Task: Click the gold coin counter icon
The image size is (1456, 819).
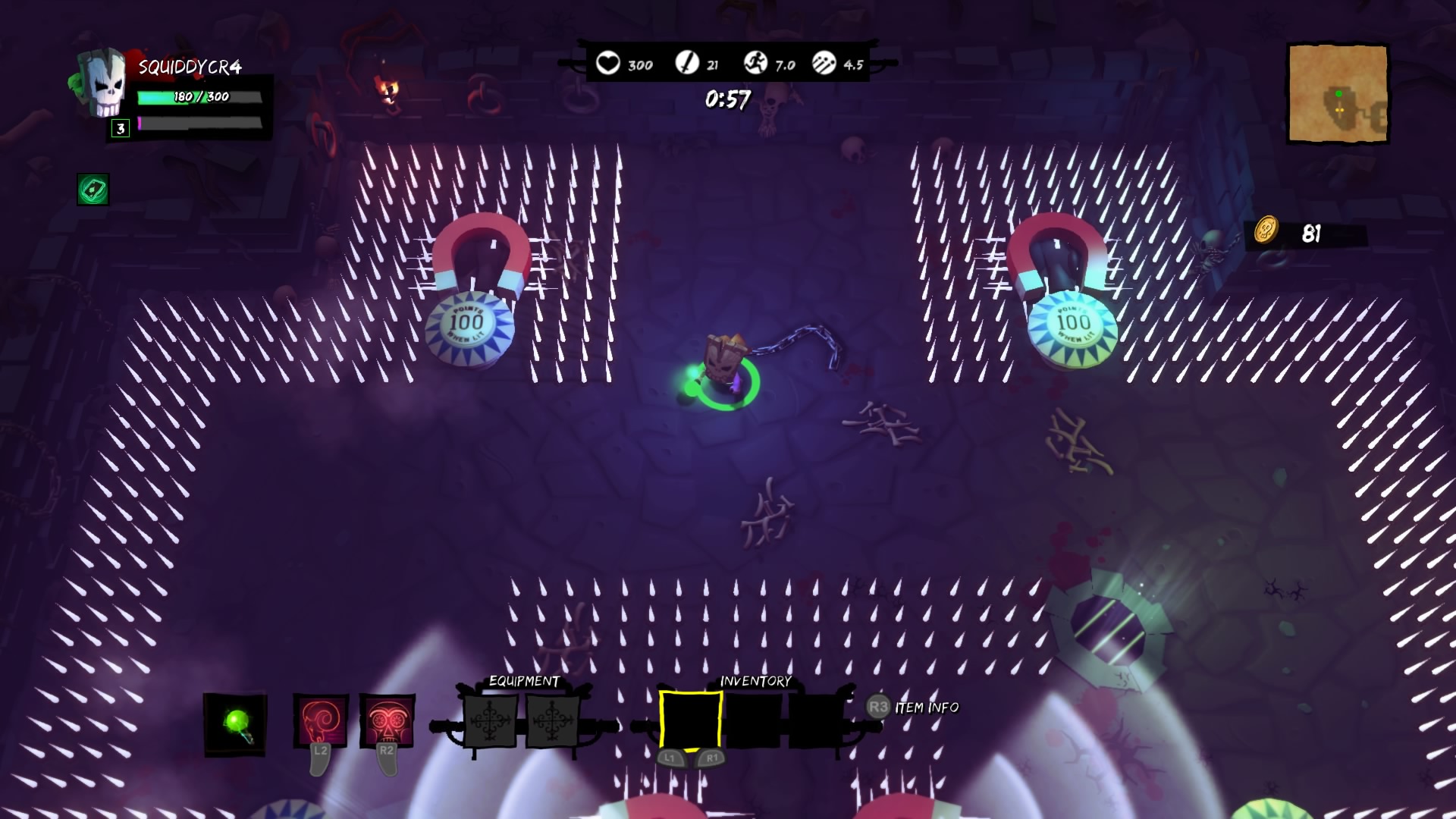Action: (x=1266, y=231)
